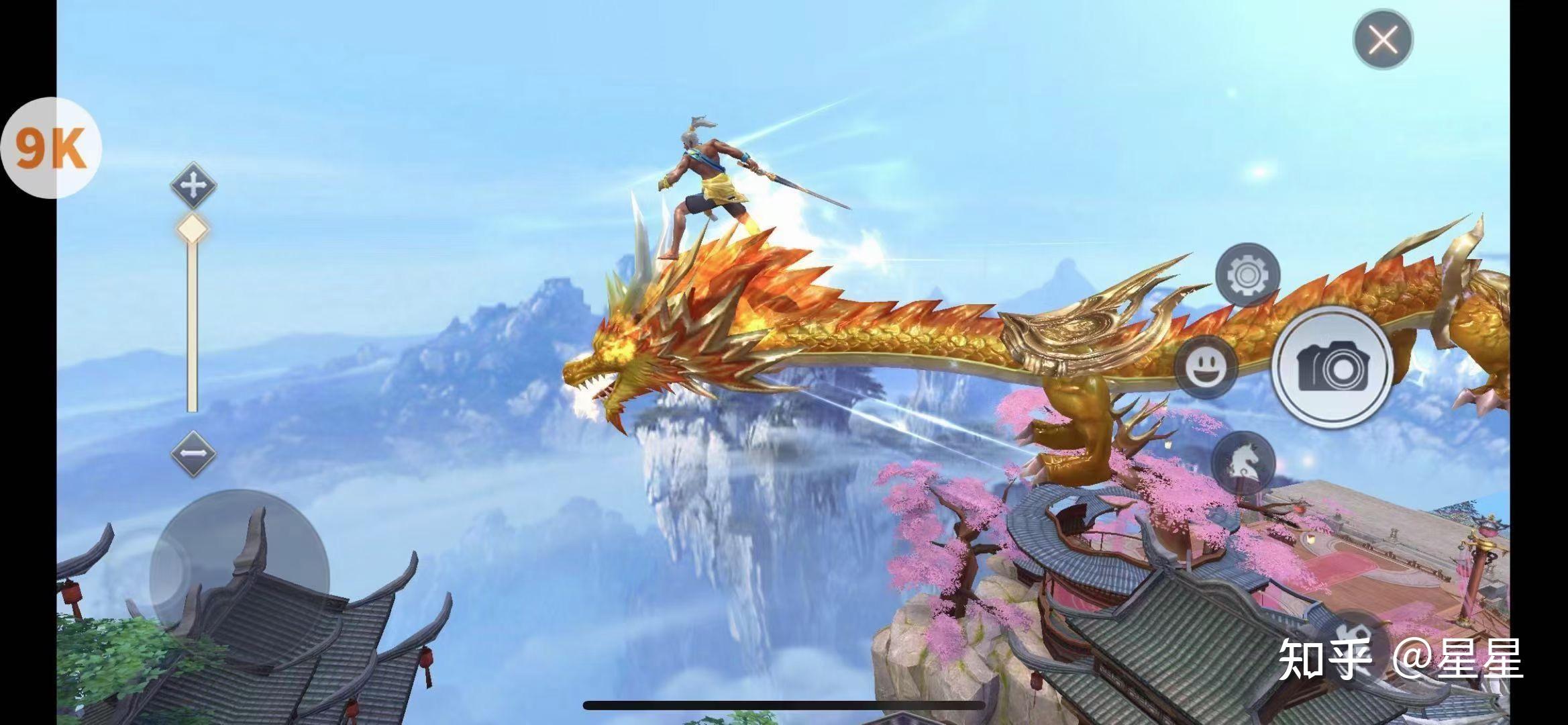Close the photo mode screen

(x=1383, y=39)
